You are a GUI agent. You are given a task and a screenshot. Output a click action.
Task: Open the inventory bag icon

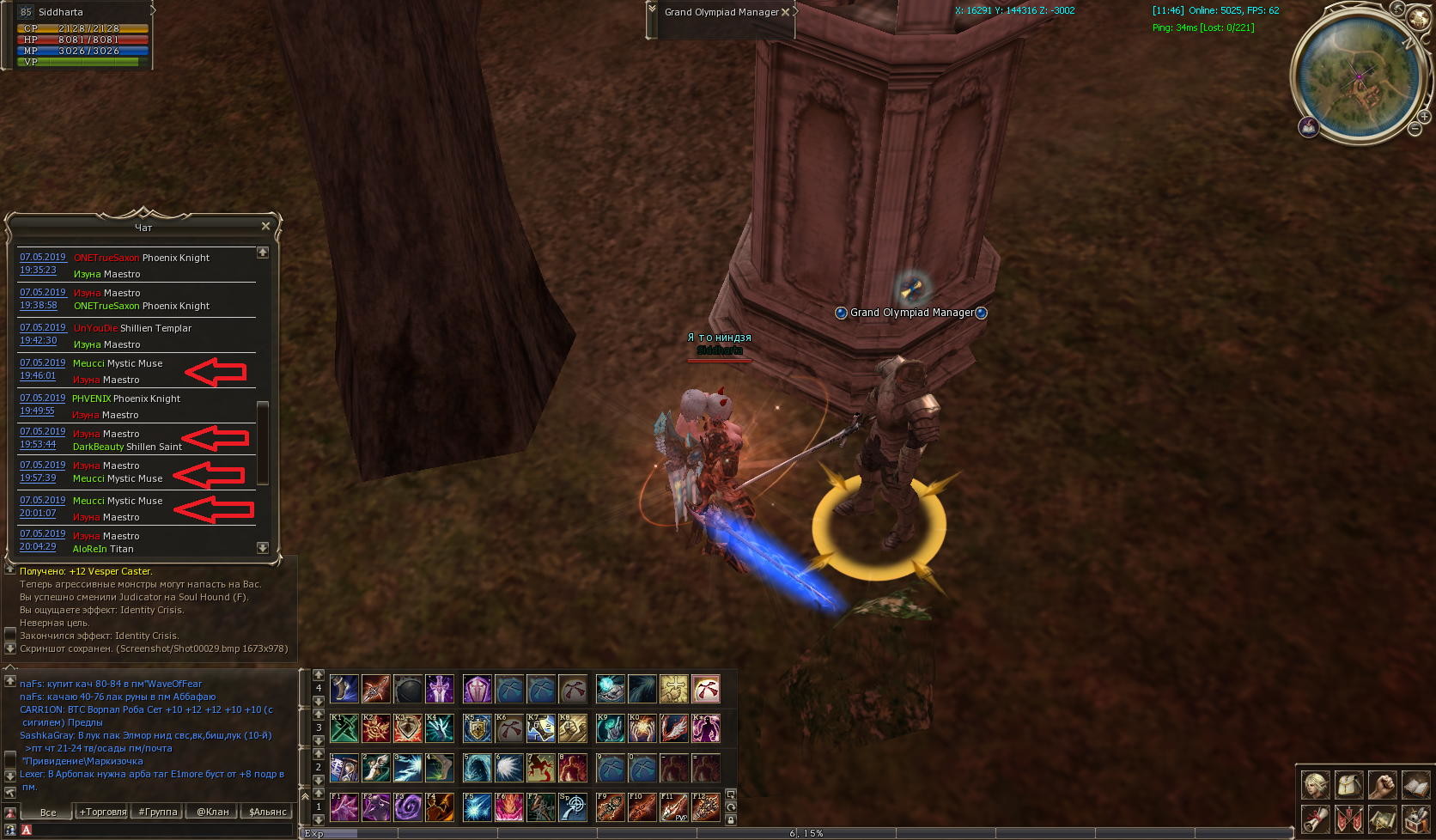pos(1348,785)
